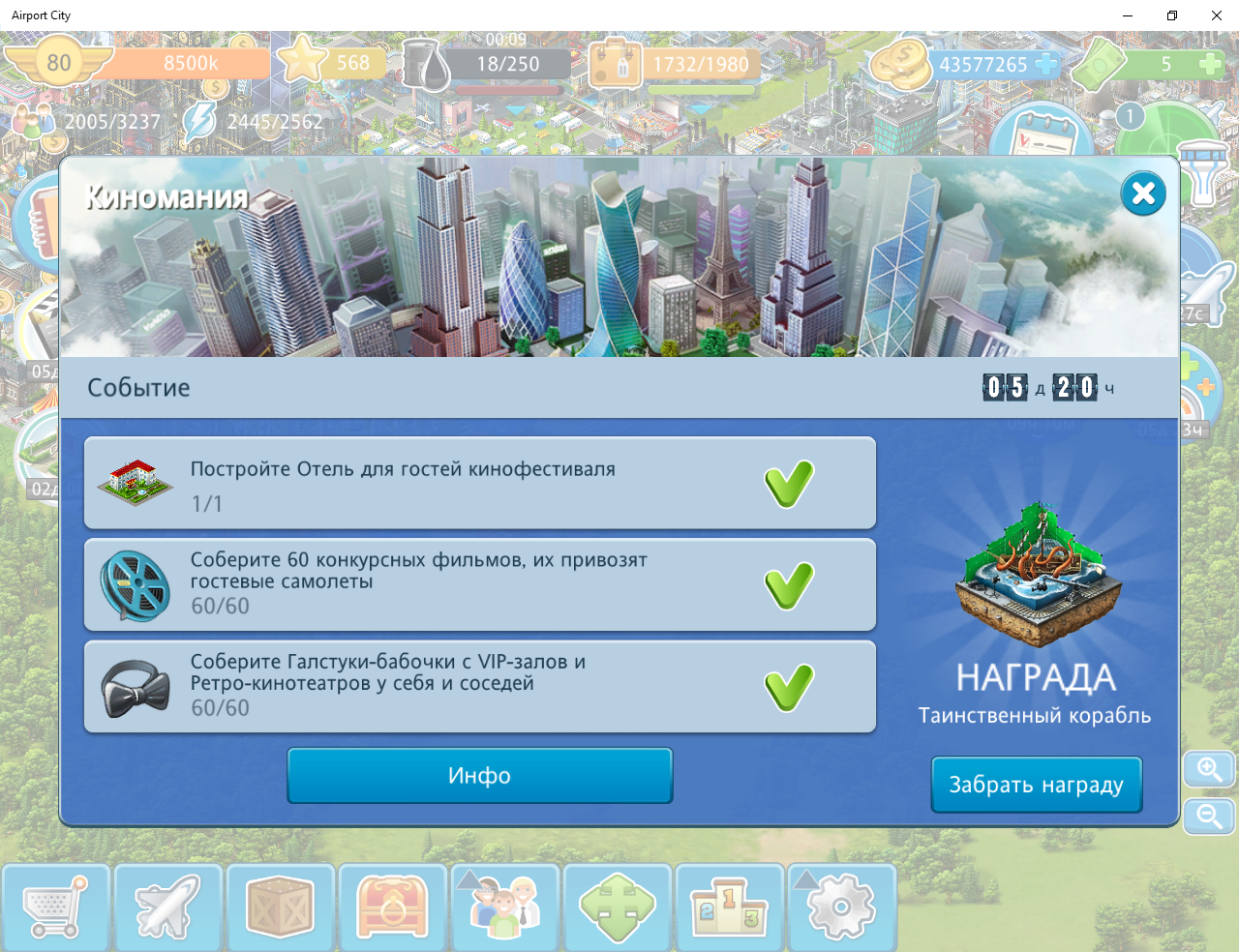
Task: Activate the green arrows move tool
Action: (x=617, y=907)
